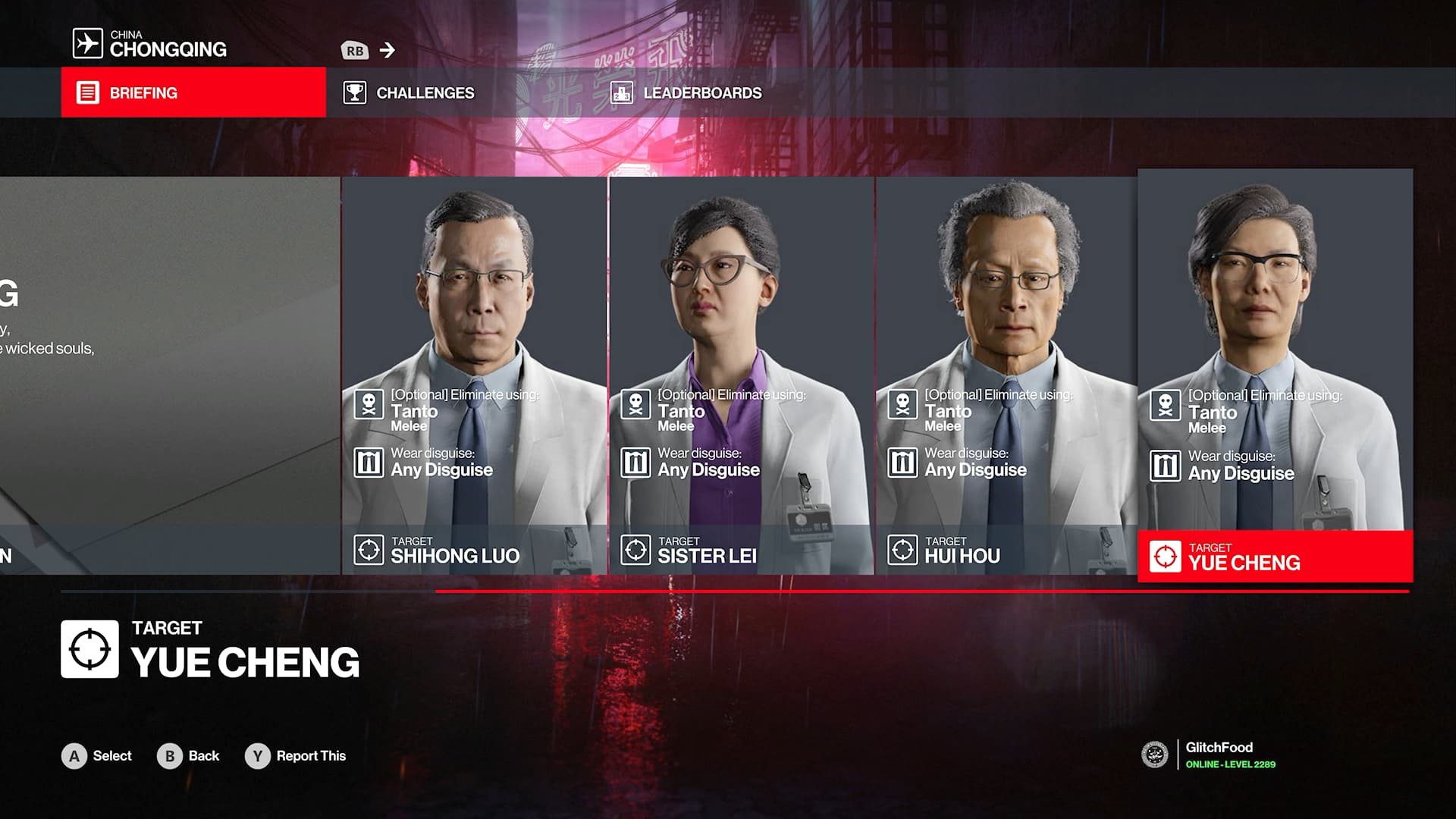
Task: Pick the Hui Hou target card
Action: (x=1006, y=375)
